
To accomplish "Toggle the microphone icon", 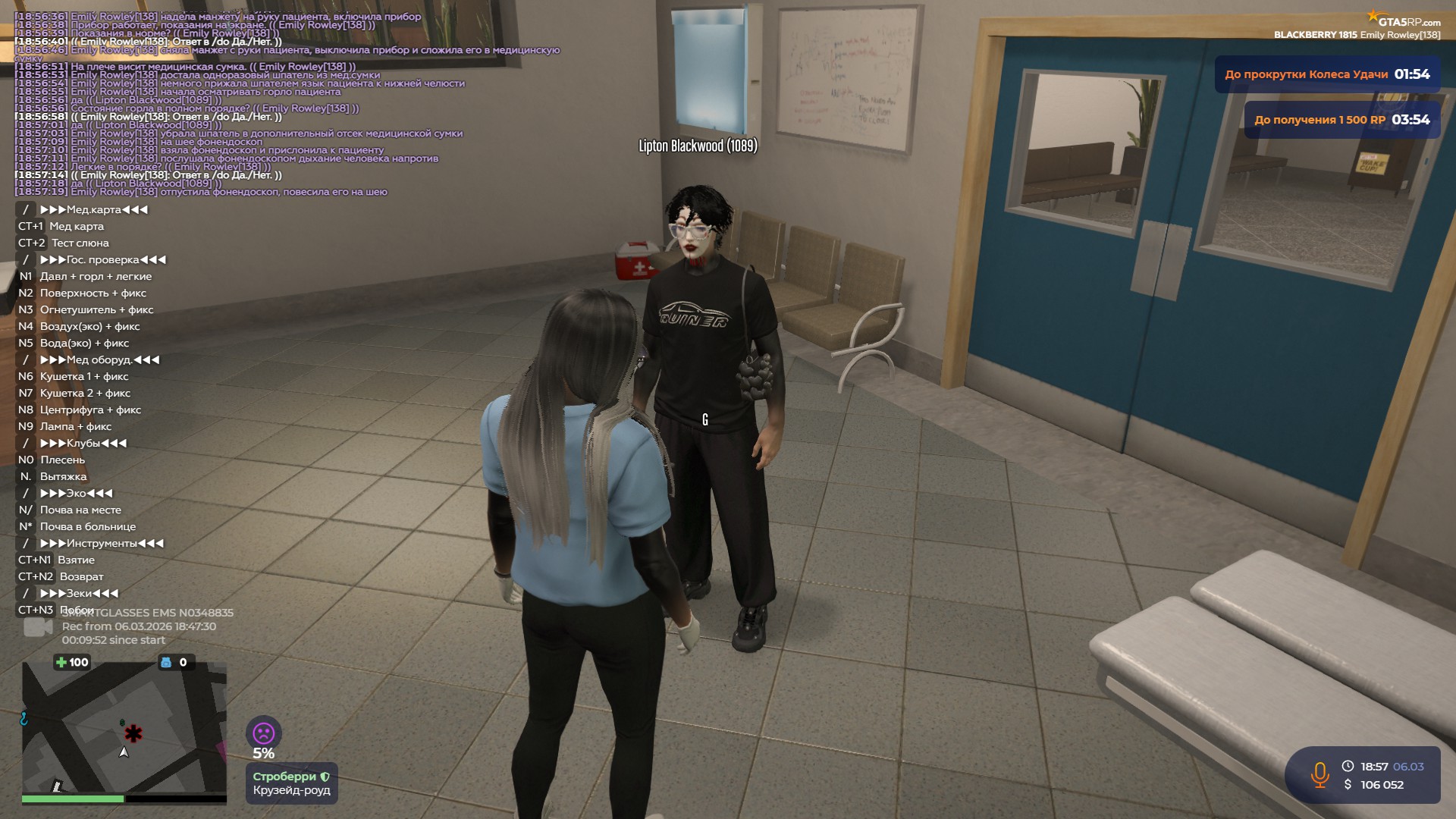I will pos(1319,775).
